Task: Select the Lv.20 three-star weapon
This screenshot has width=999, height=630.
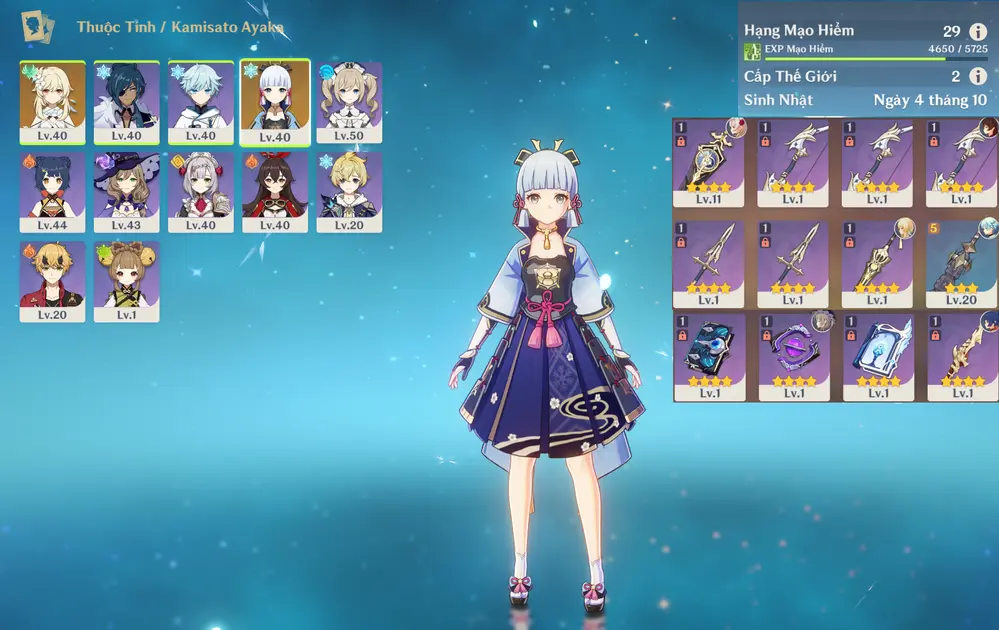Action: (961, 256)
